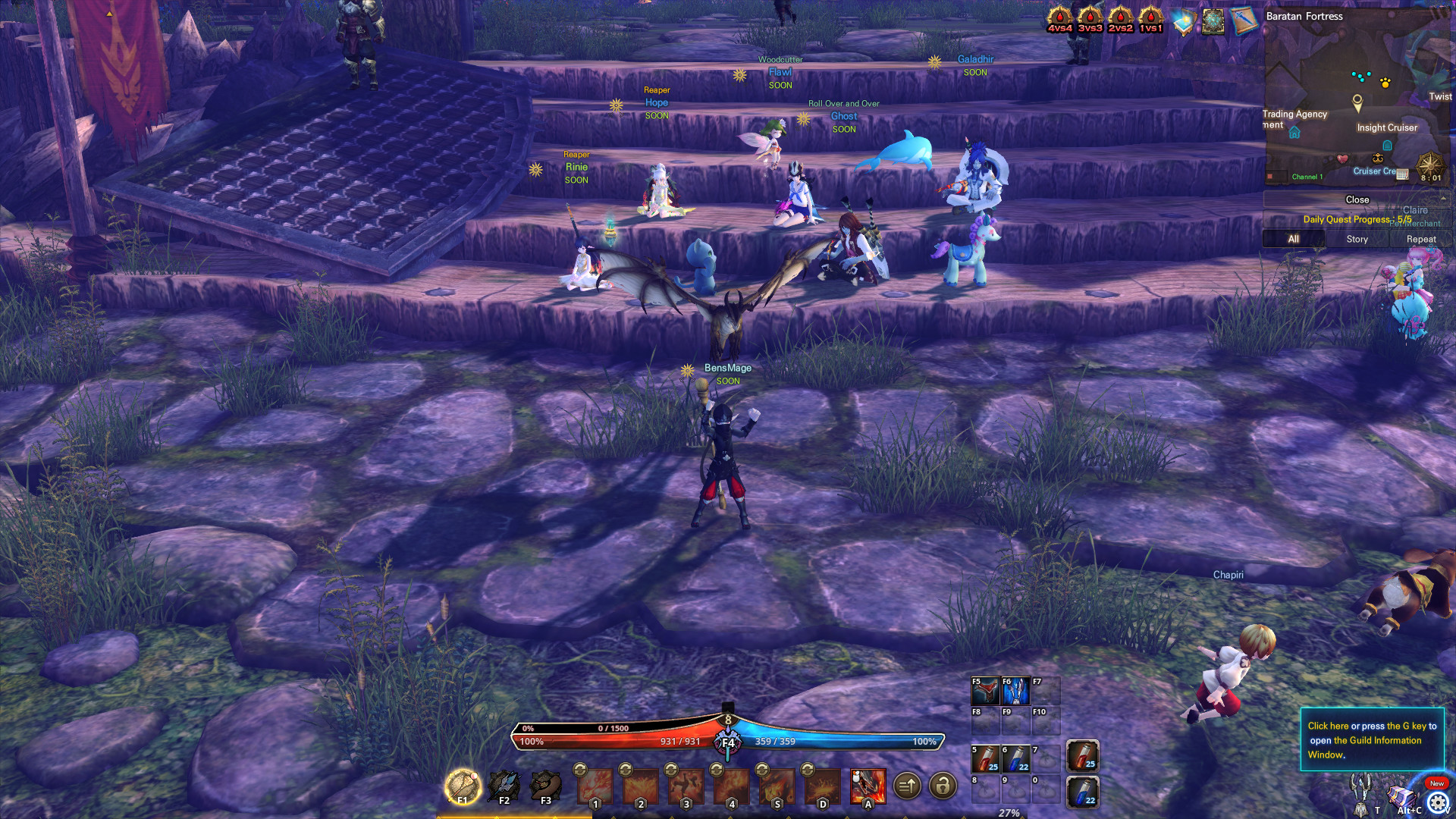This screenshot has height=819, width=1456.
Task: Expand the hotbar sort arrow icon
Action: [906, 787]
